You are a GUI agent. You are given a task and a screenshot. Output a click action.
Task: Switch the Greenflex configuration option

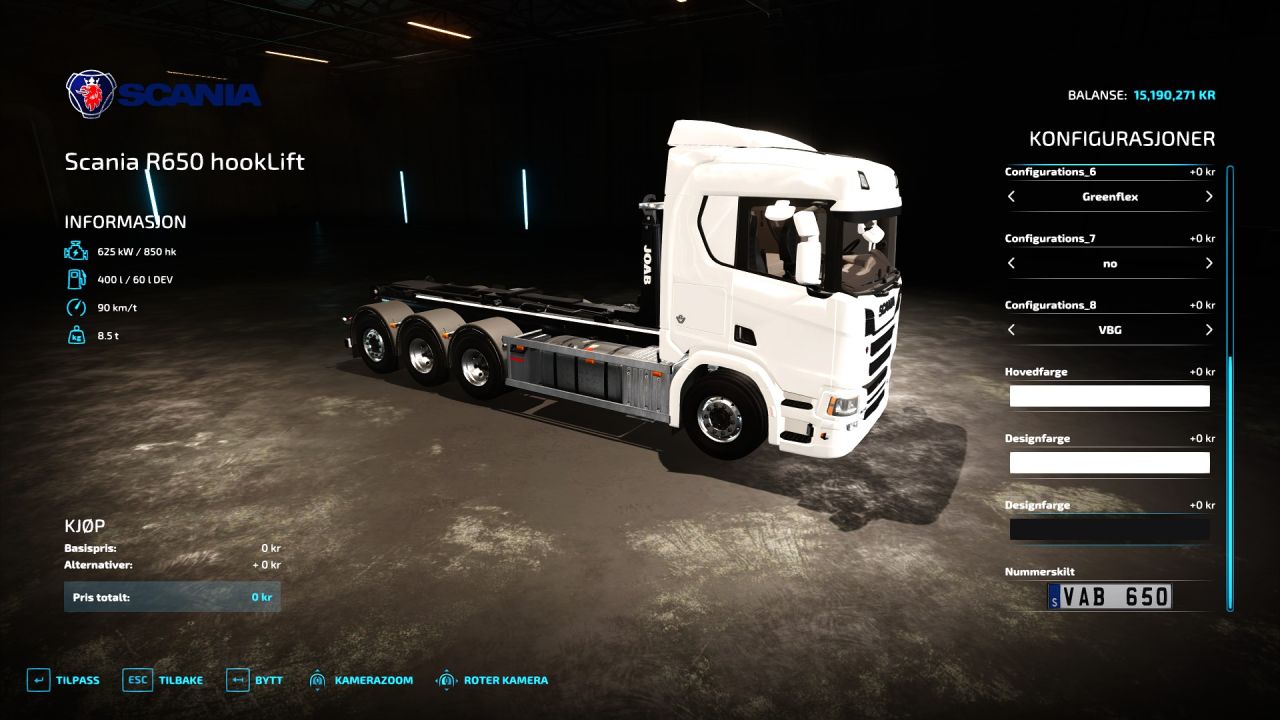(x=1110, y=197)
